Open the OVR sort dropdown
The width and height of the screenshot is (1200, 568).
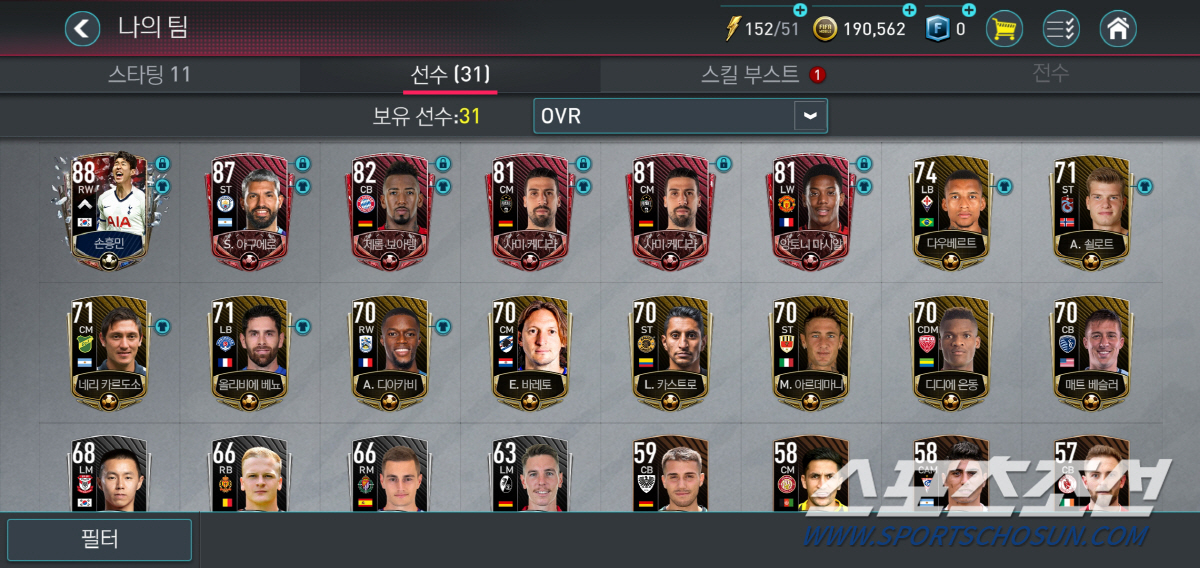tap(680, 116)
